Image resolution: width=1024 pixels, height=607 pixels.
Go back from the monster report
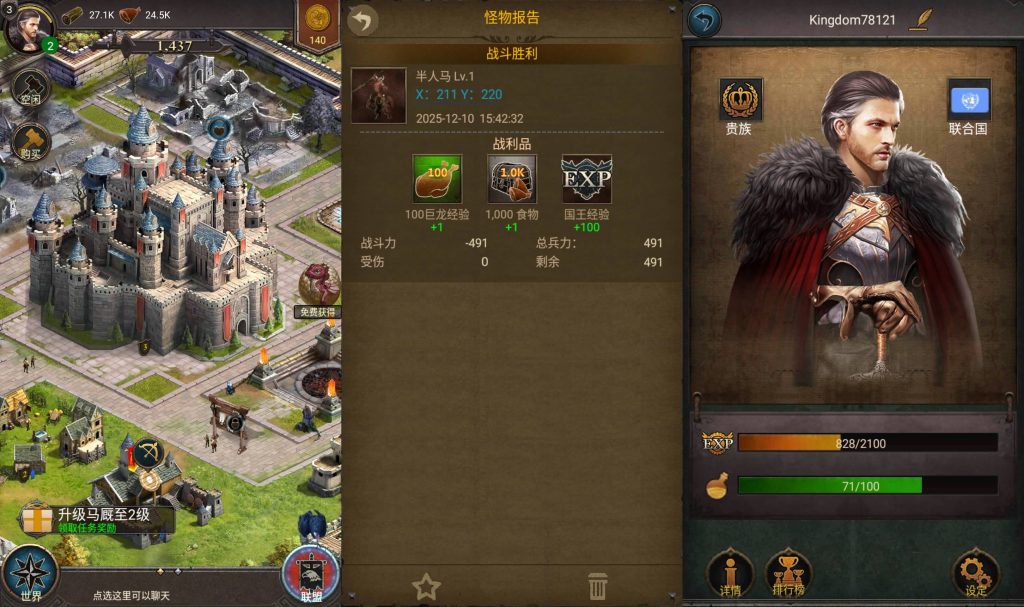363,20
